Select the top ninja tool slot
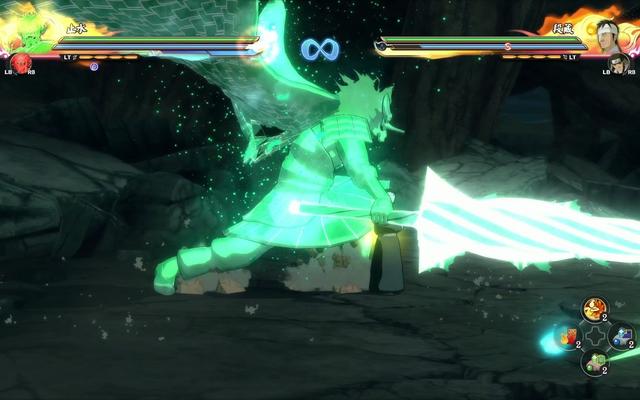This screenshot has width=640, height=400. point(595,308)
